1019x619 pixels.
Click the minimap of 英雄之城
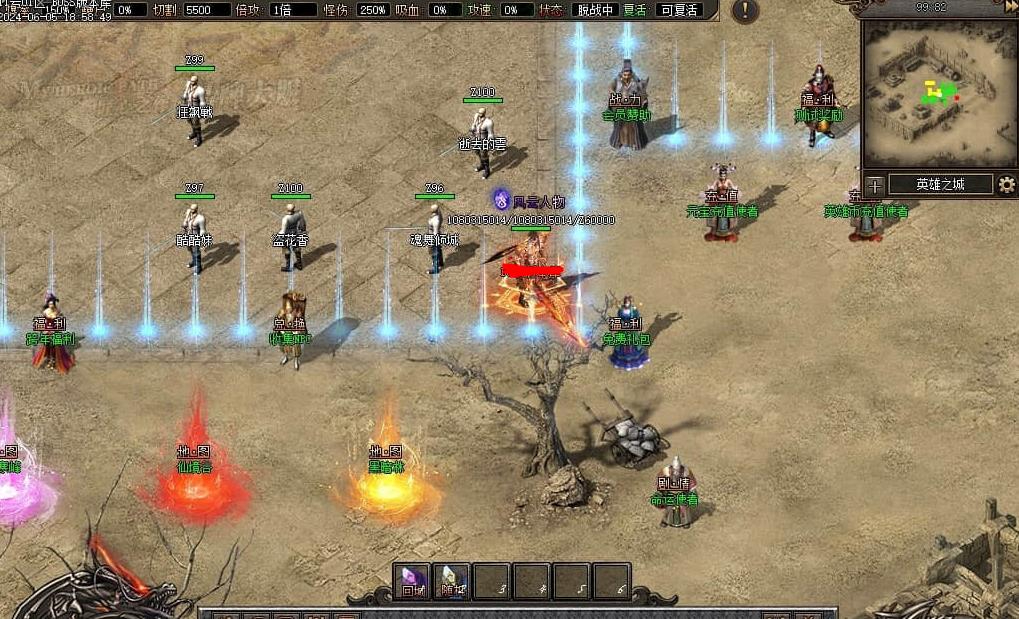[x=937, y=94]
